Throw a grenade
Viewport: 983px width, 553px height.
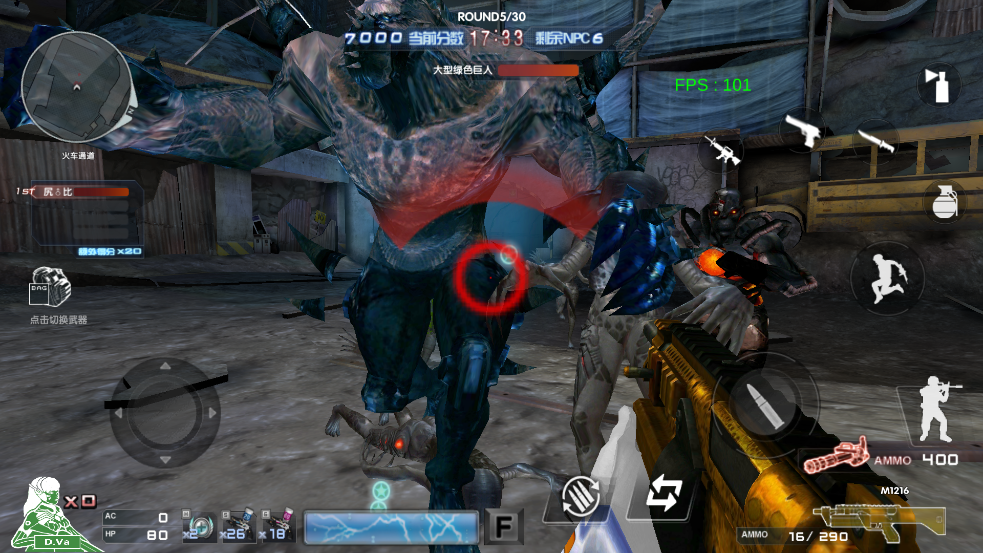pyautogui.click(x=943, y=200)
